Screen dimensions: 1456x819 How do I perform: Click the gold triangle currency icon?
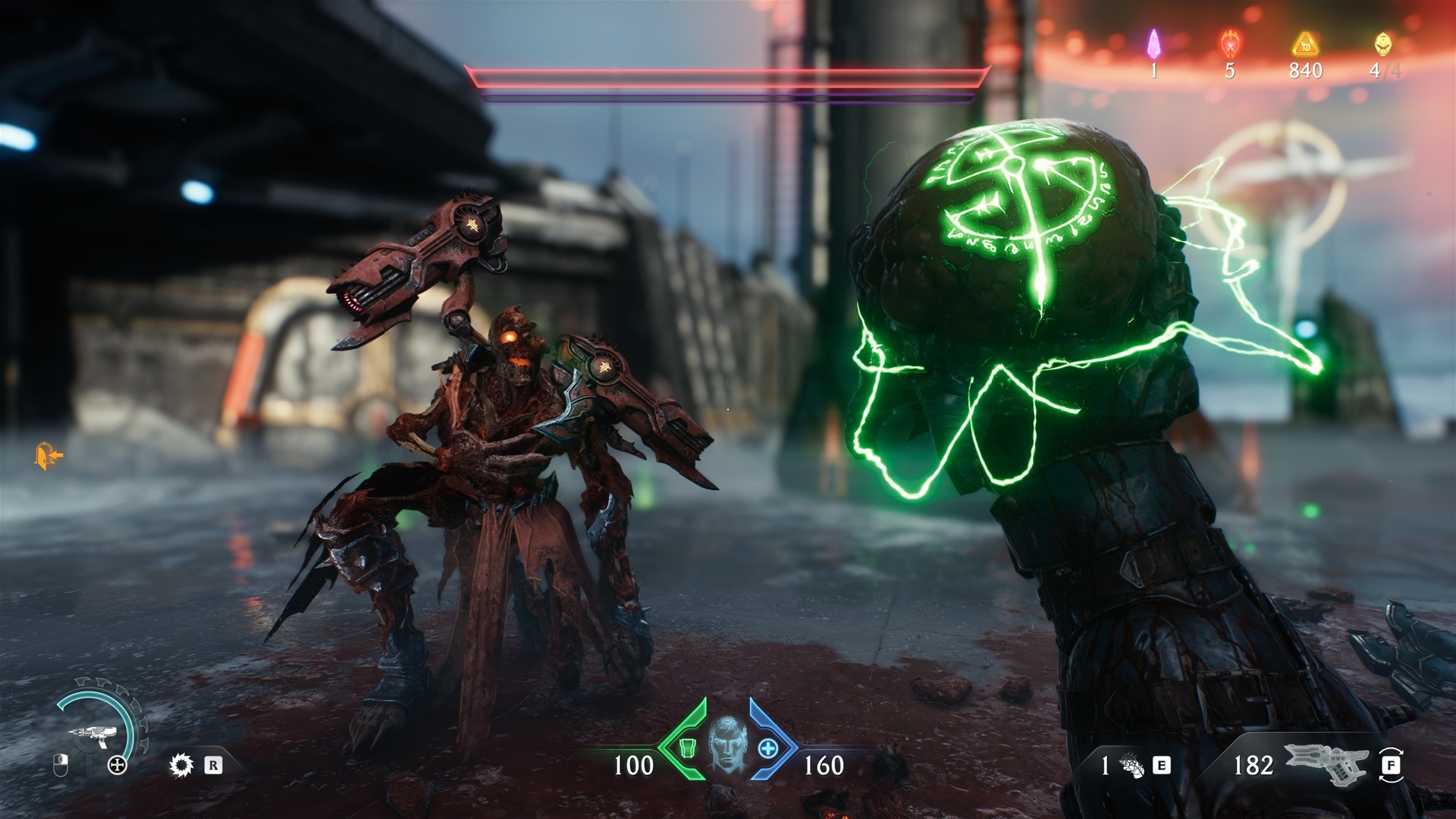[1305, 44]
